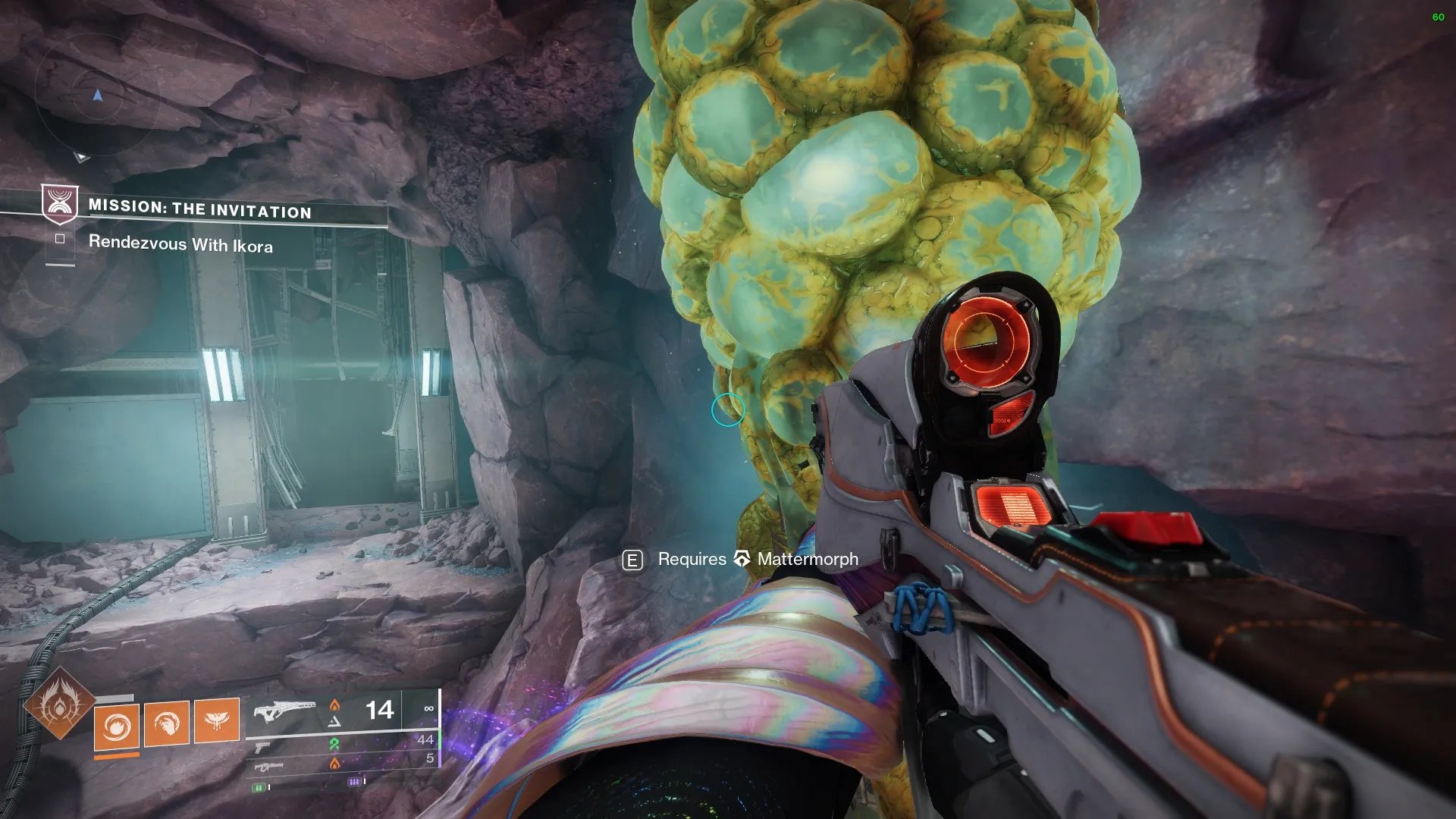Switch to the sidearm pistol weapon

click(x=262, y=748)
